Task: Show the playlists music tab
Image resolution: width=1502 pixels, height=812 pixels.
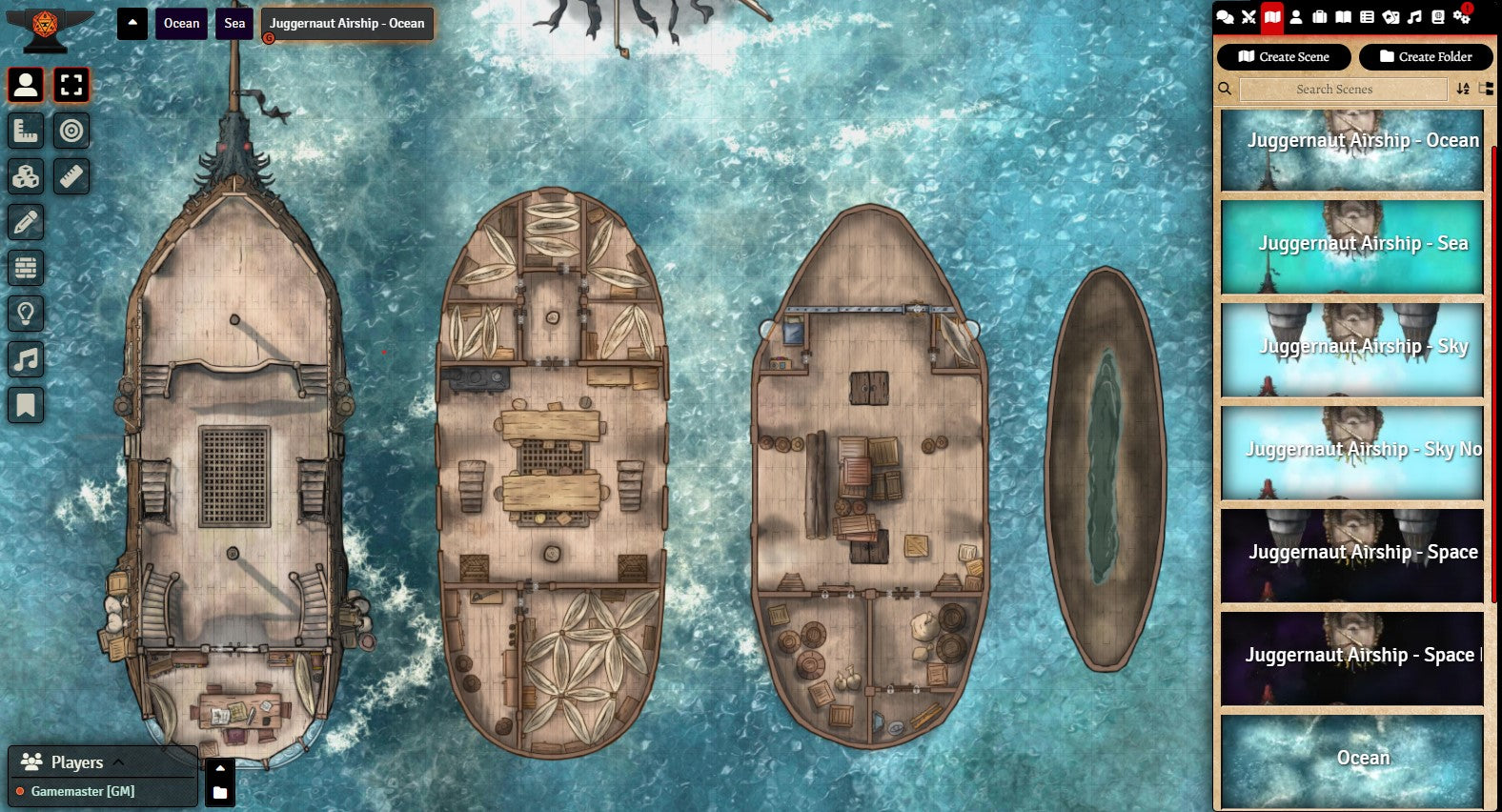Action: [x=1414, y=16]
